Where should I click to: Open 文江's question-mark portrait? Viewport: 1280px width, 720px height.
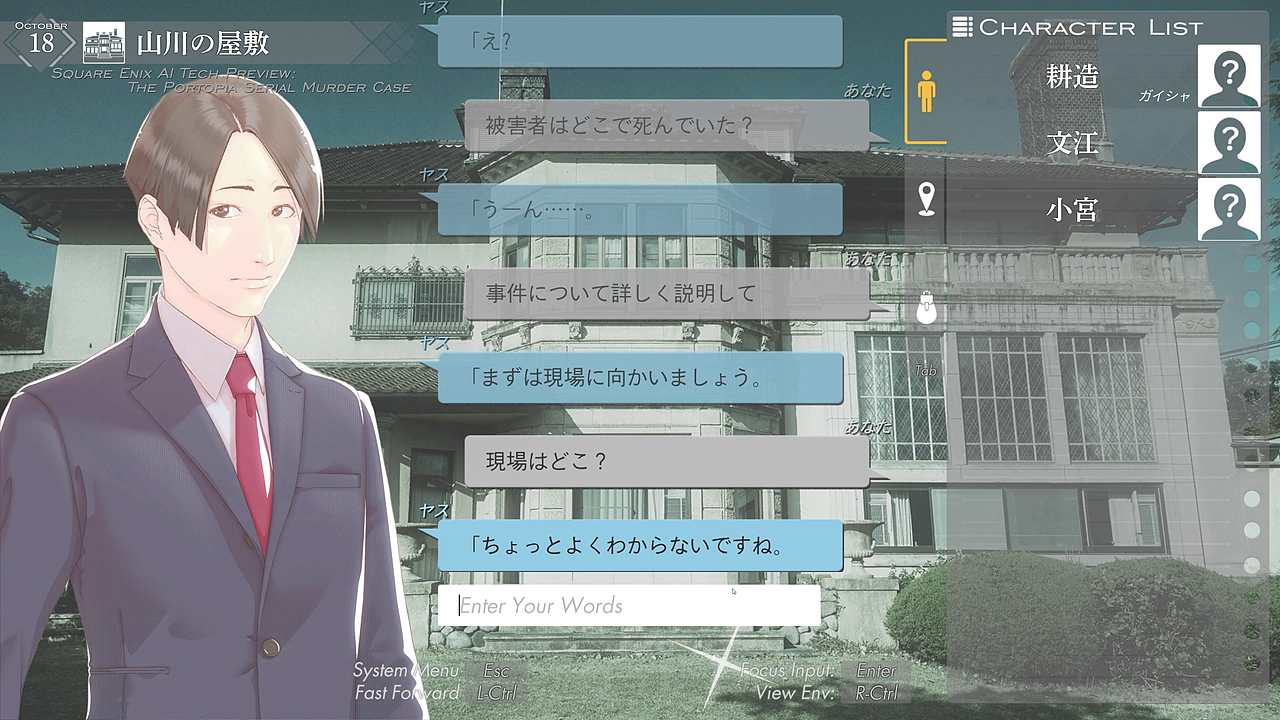tap(1228, 143)
